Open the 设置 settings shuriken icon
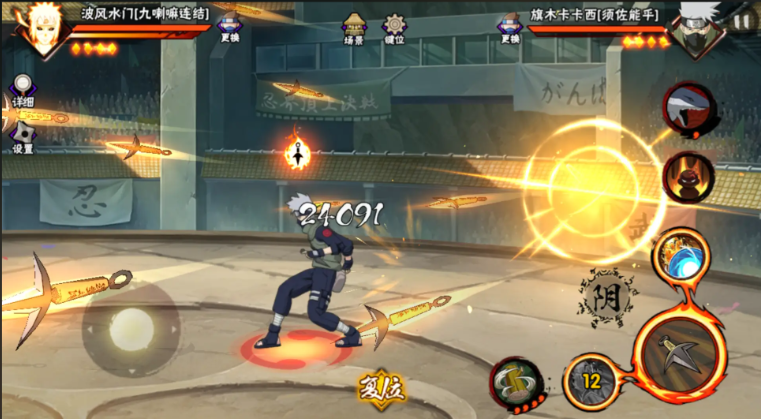 (22, 138)
